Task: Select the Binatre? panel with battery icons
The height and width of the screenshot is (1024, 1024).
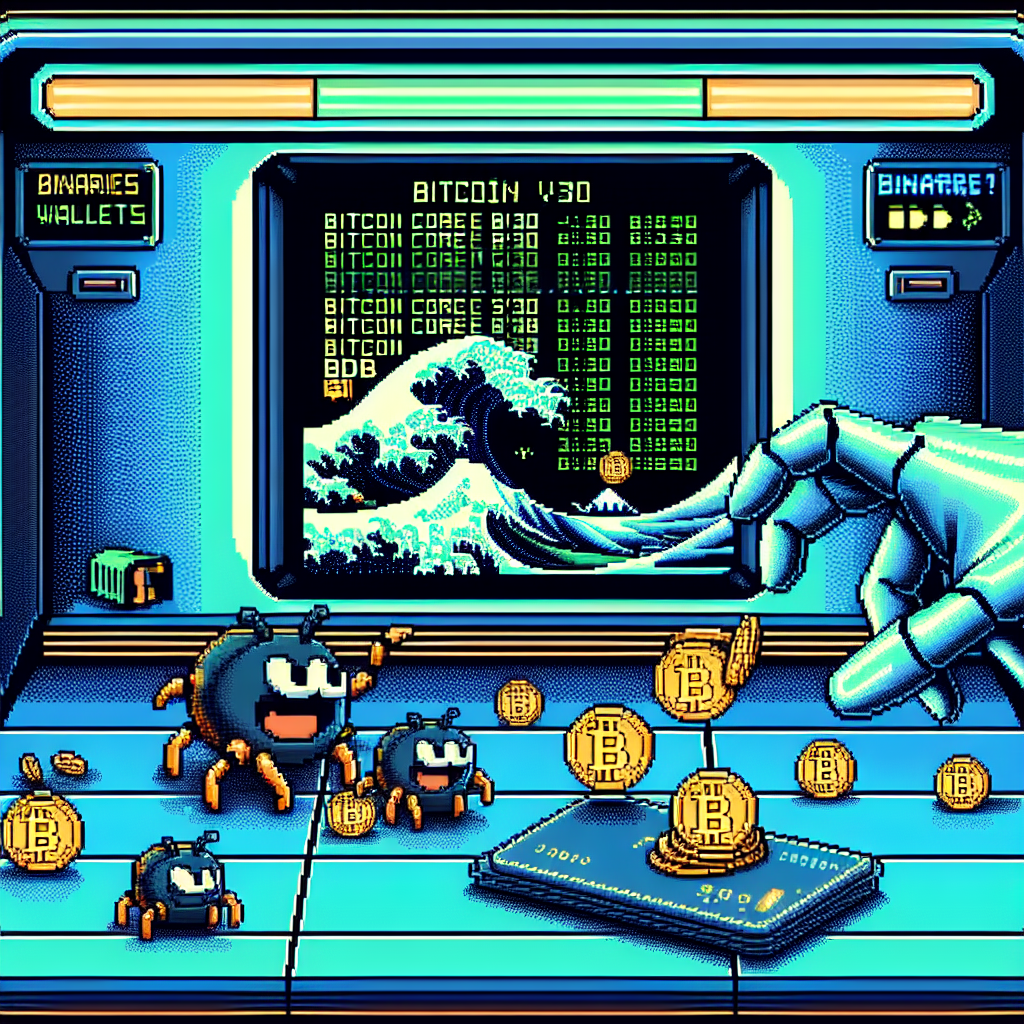Action: tap(935, 201)
